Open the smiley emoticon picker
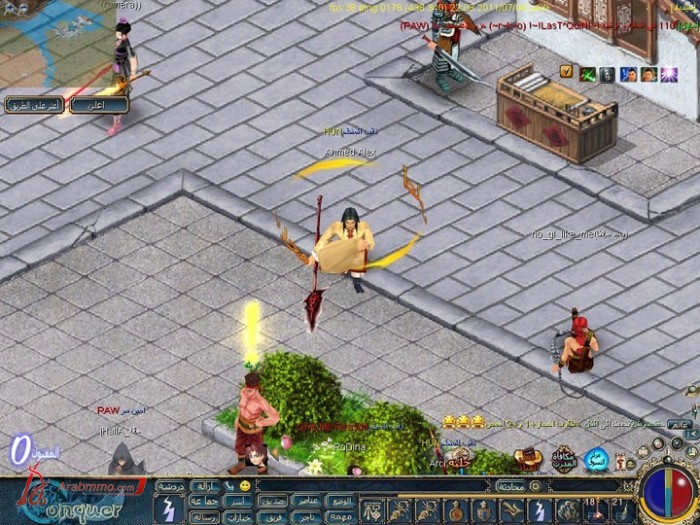Image resolution: width=700 pixels, height=525 pixels. (x=244, y=485)
